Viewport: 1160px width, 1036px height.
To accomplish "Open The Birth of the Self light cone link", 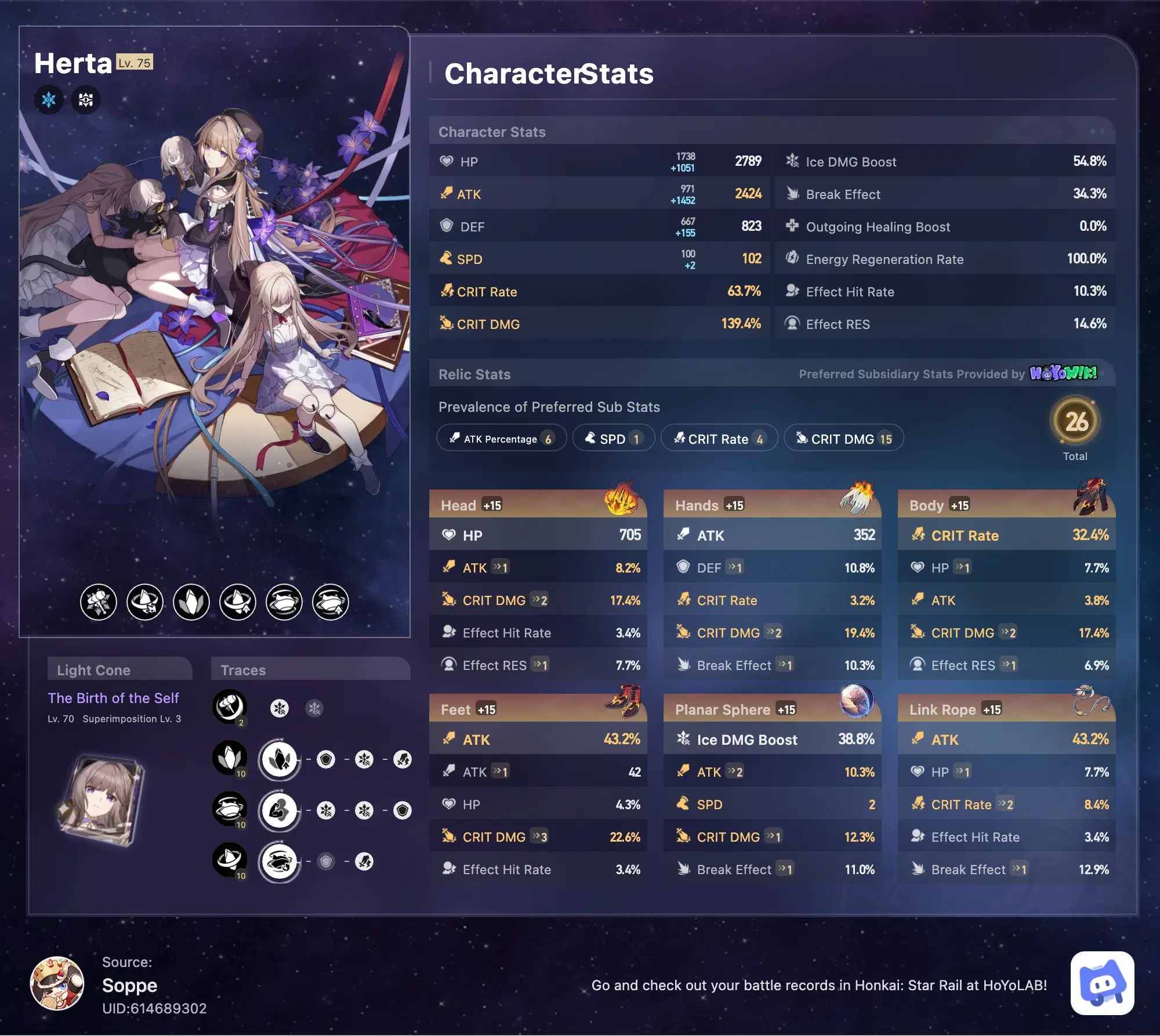I will pyautogui.click(x=114, y=698).
